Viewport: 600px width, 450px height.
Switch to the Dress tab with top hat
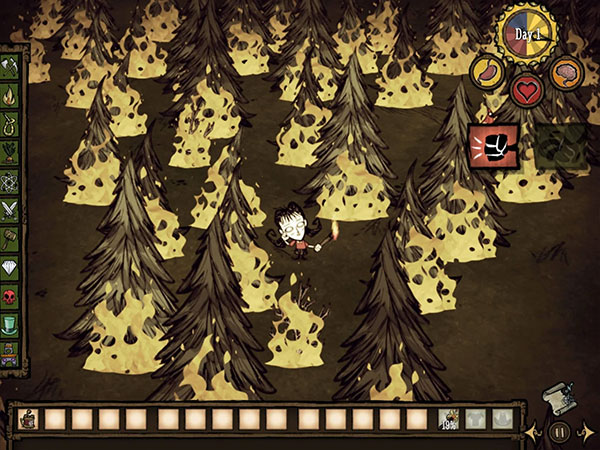point(10,325)
